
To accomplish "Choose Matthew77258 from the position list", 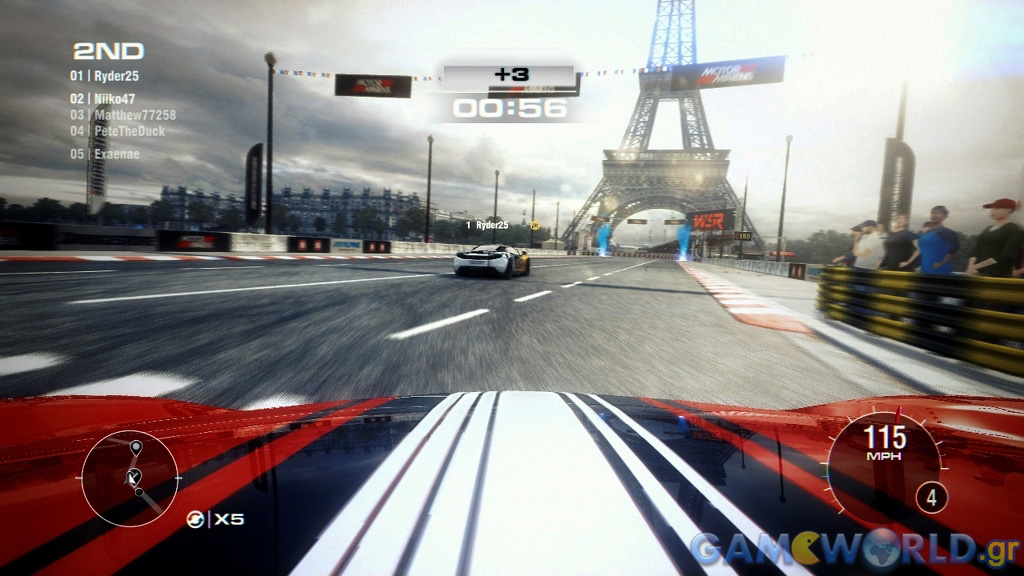I will 135,115.
